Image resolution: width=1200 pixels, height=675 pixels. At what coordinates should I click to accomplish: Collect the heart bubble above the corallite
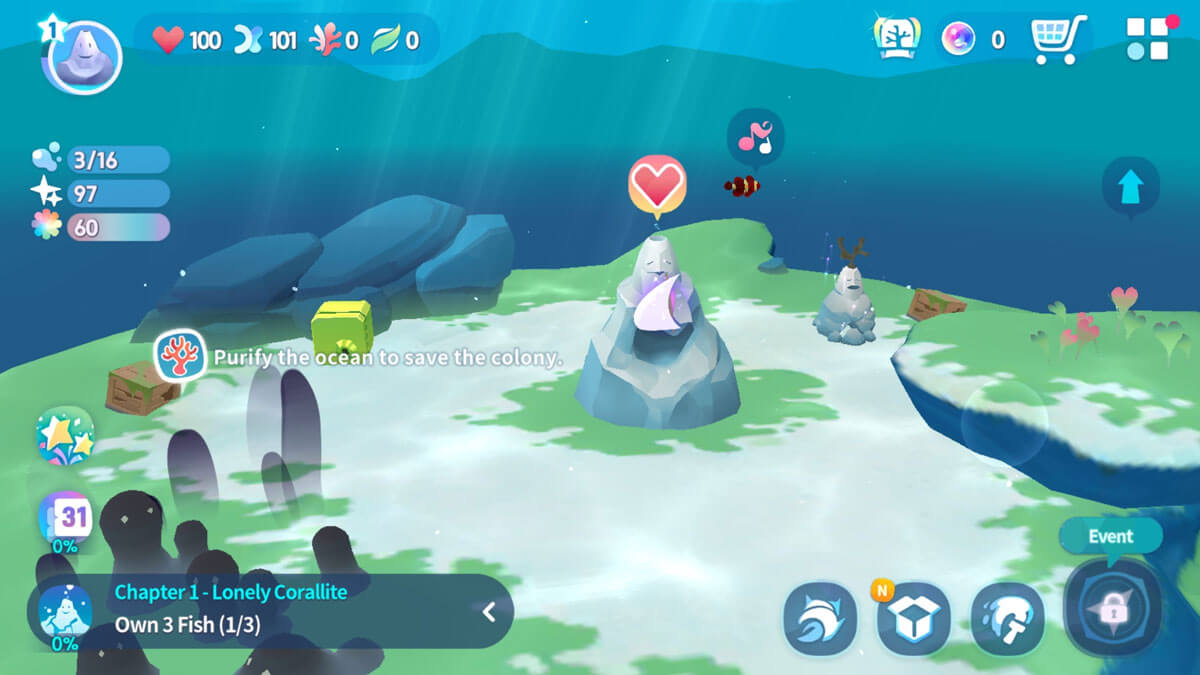[656, 184]
